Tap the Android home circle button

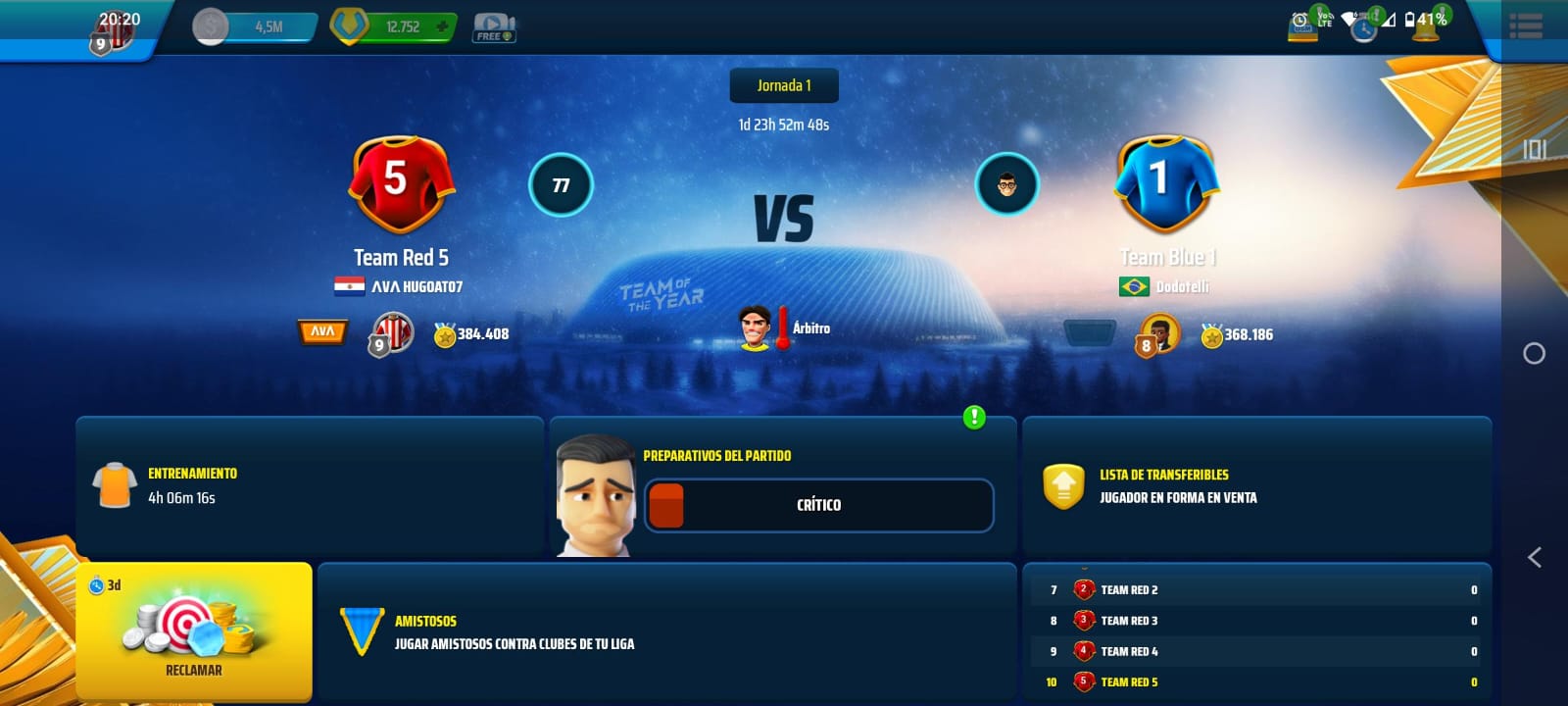tap(1534, 353)
